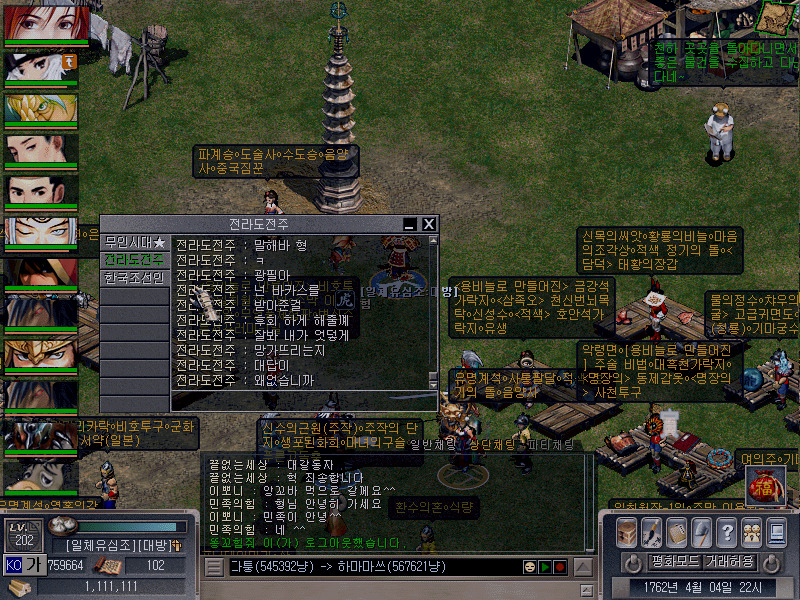This screenshot has width=800, height=600.
Task: Close the 전라도전주 whisper window
Action: tap(429, 225)
